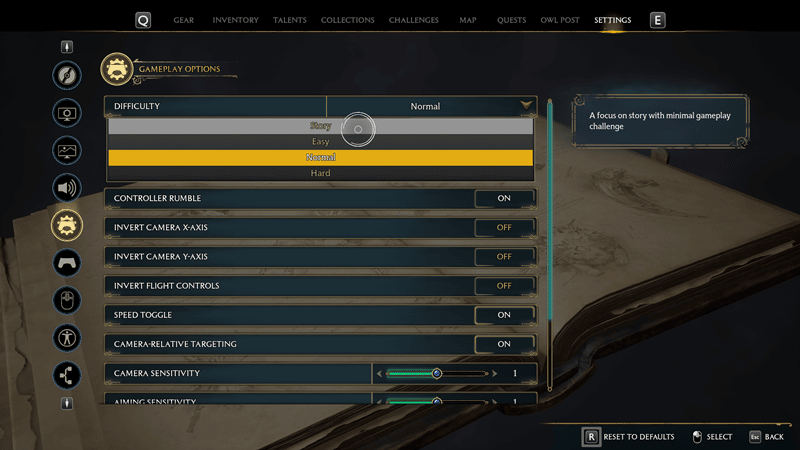
Task: Select Easy in the difficulty list
Action: [x=320, y=142]
